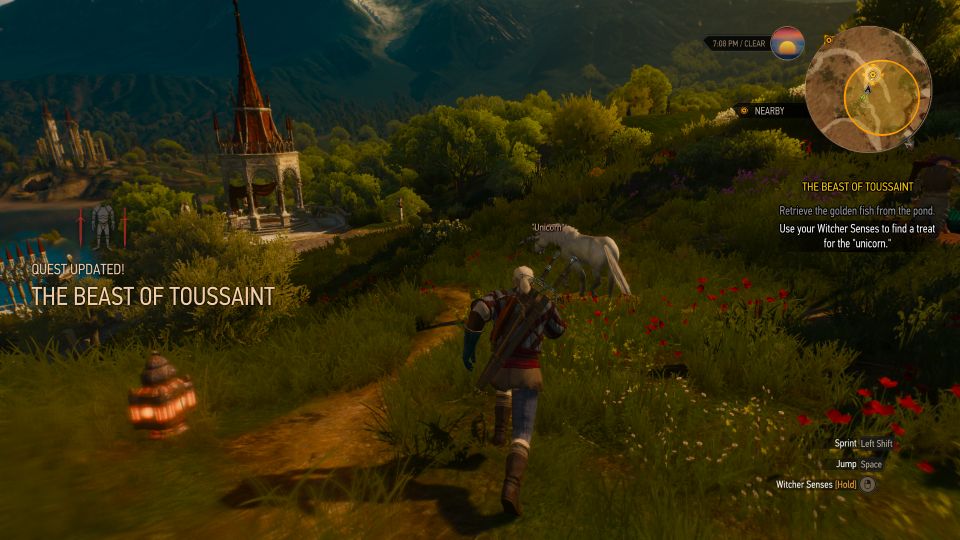960x540 pixels.
Task: Select The Beast of Toussaint tracked quest title
Action: point(857,187)
